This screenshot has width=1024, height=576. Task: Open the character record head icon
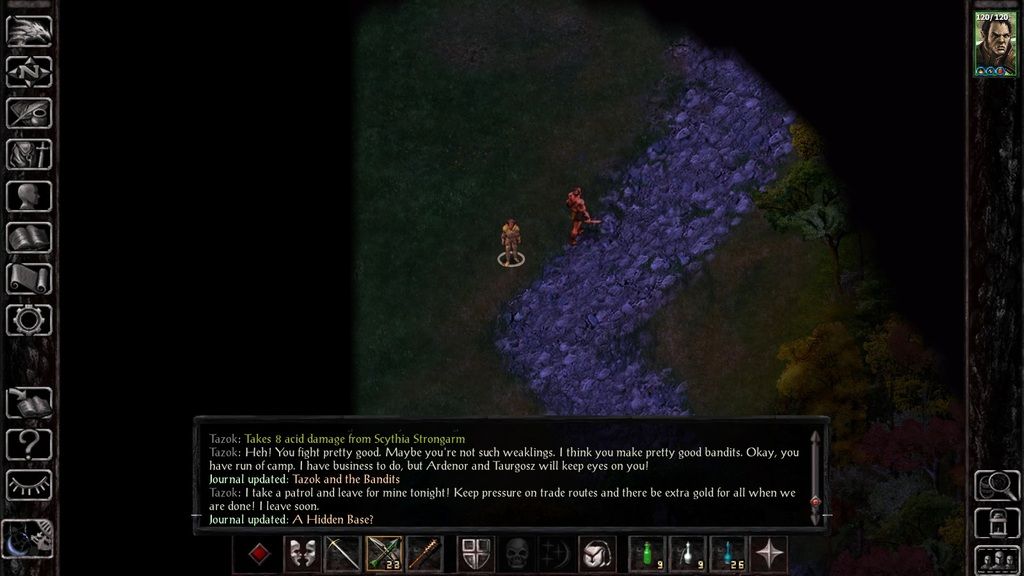click(29, 196)
